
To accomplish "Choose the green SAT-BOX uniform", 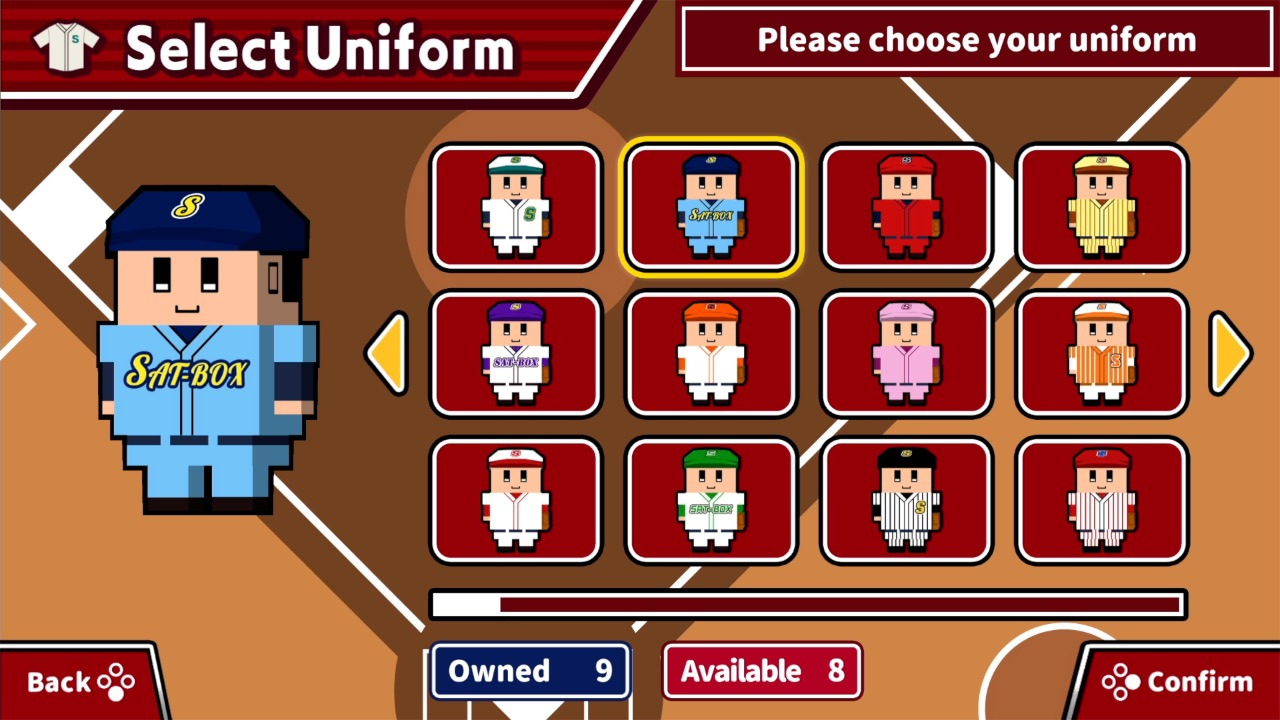I will click(x=711, y=500).
